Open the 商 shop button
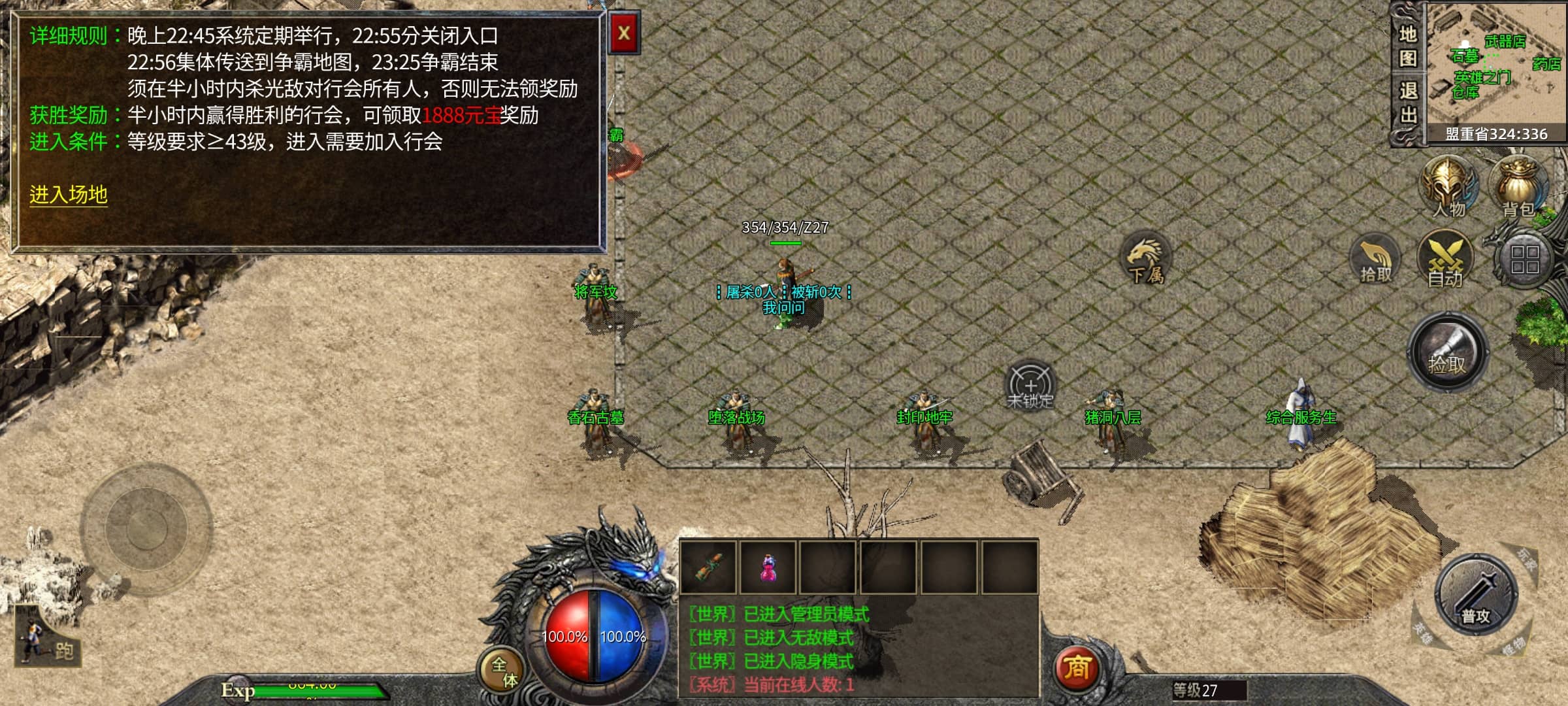 click(x=1076, y=668)
